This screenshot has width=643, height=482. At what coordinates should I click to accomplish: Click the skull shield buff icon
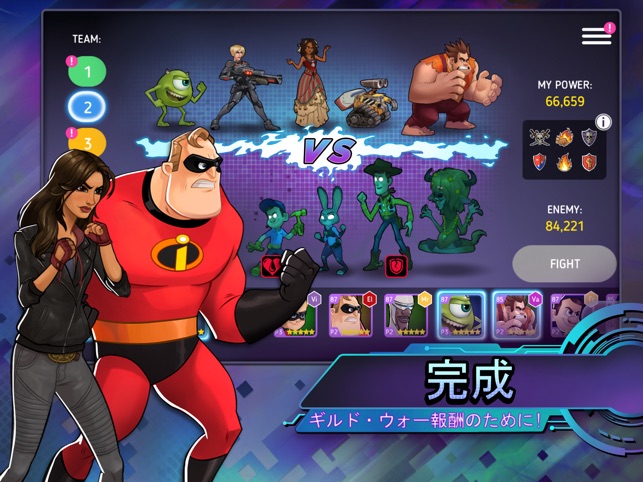click(x=589, y=139)
